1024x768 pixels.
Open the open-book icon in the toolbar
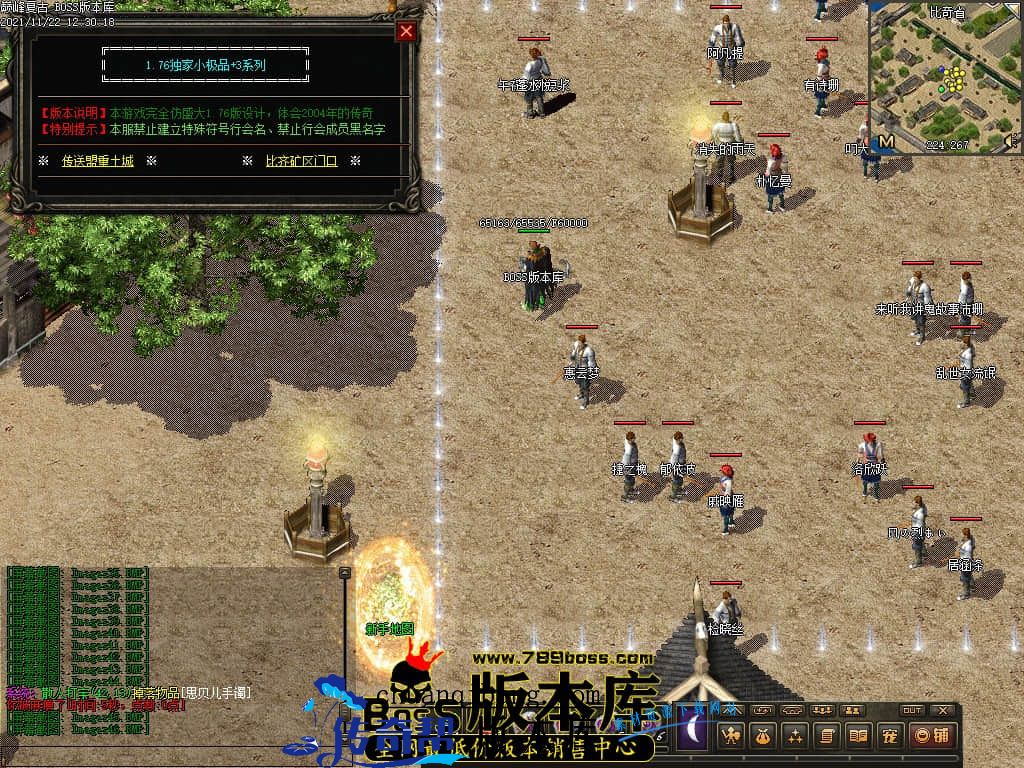(x=857, y=736)
